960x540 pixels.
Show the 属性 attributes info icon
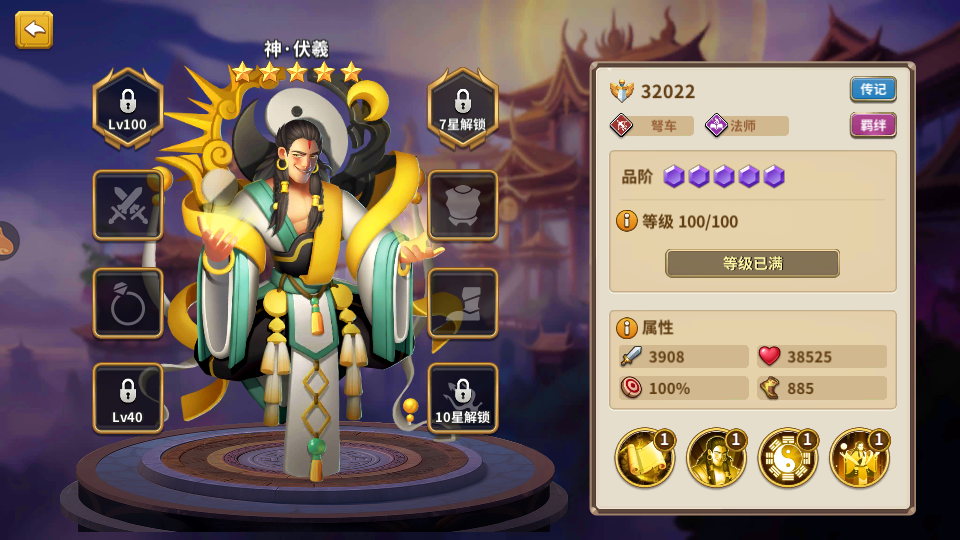coord(627,327)
